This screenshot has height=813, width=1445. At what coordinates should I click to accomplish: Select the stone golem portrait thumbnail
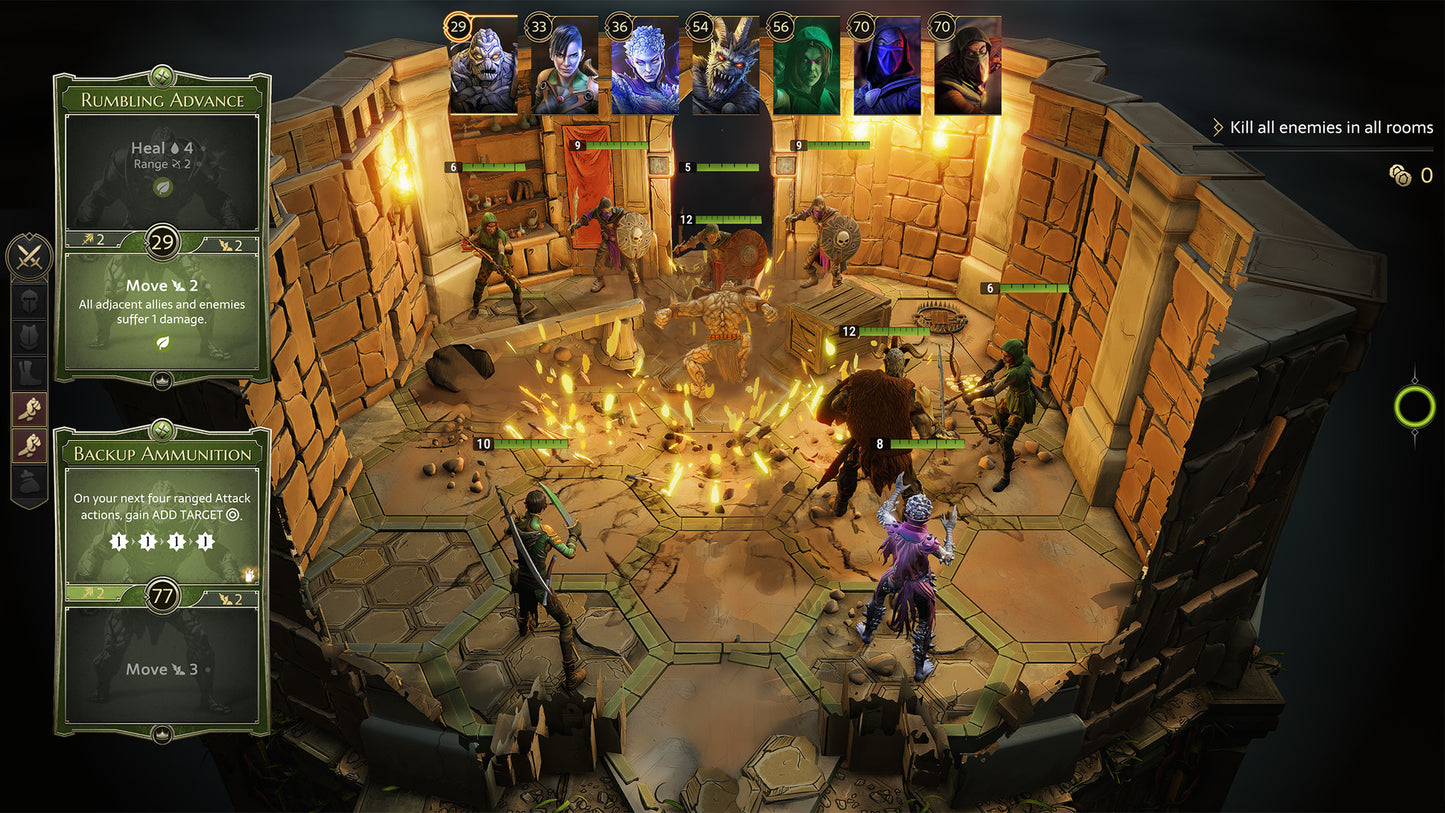[484, 65]
